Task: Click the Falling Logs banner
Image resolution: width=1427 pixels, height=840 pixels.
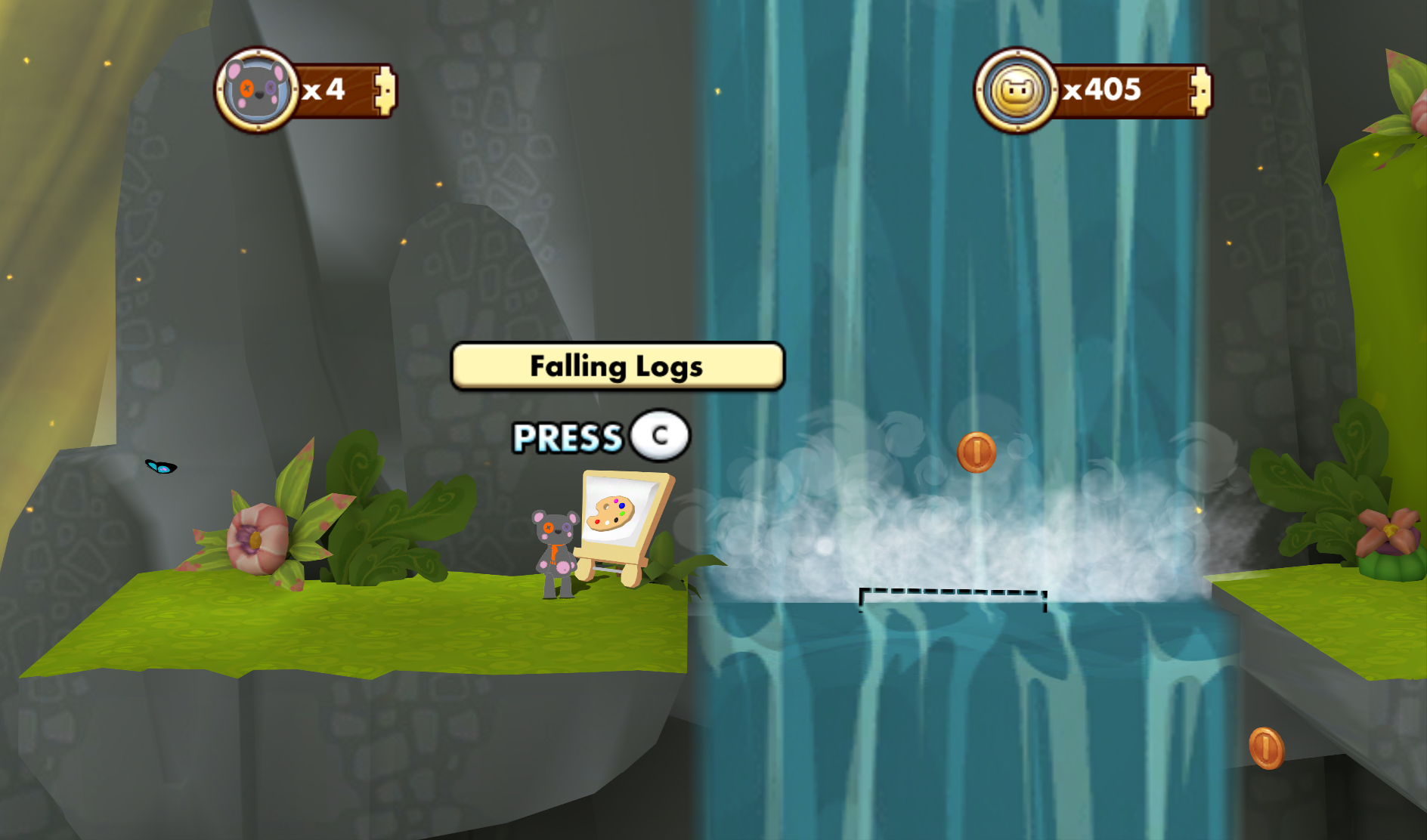Action: tap(618, 366)
